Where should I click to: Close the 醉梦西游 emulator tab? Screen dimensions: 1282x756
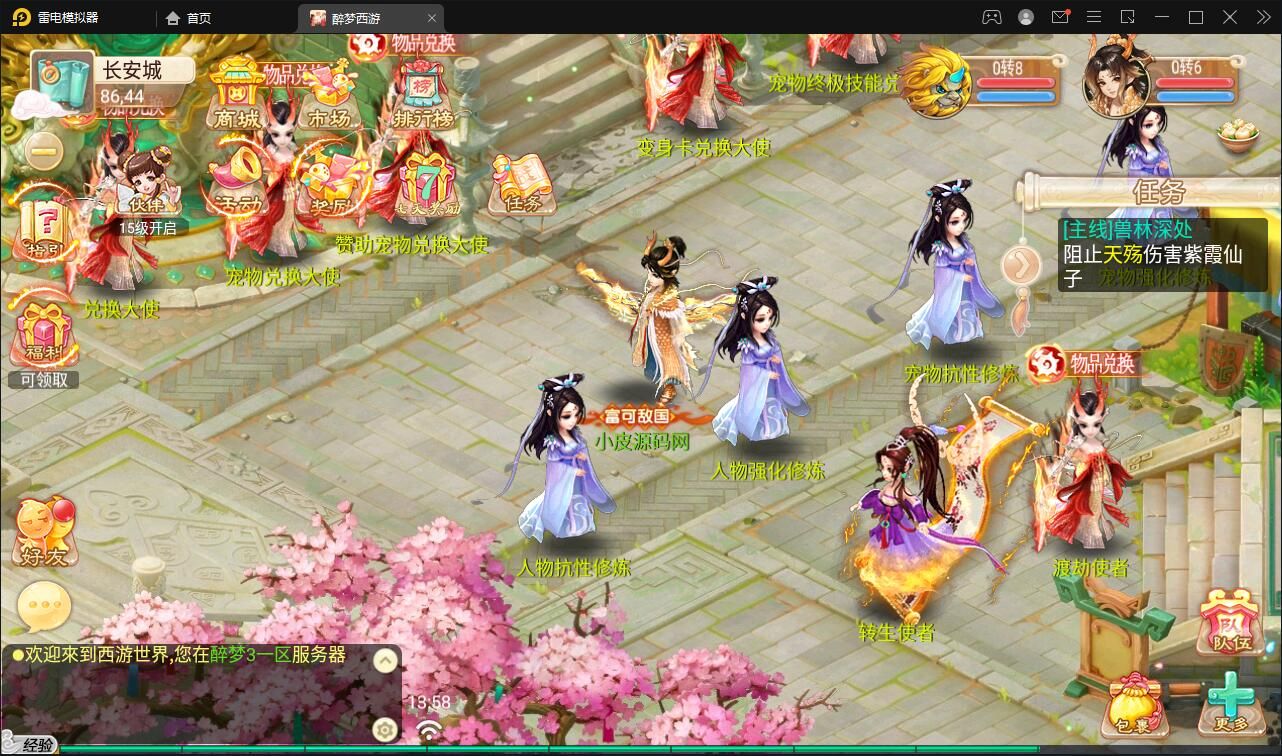432,18
